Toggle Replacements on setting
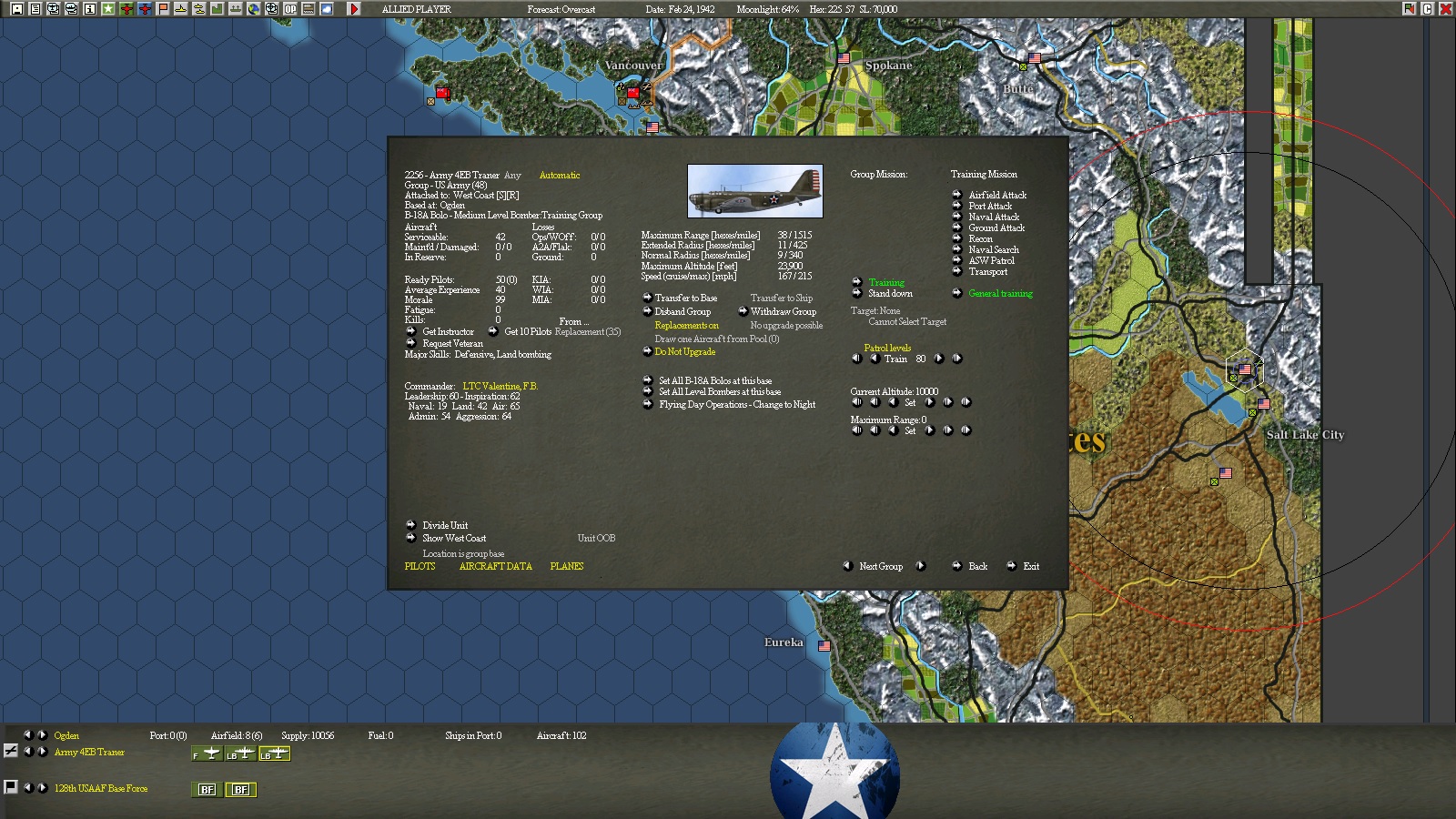This screenshot has width=1456, height=819. 686,325
